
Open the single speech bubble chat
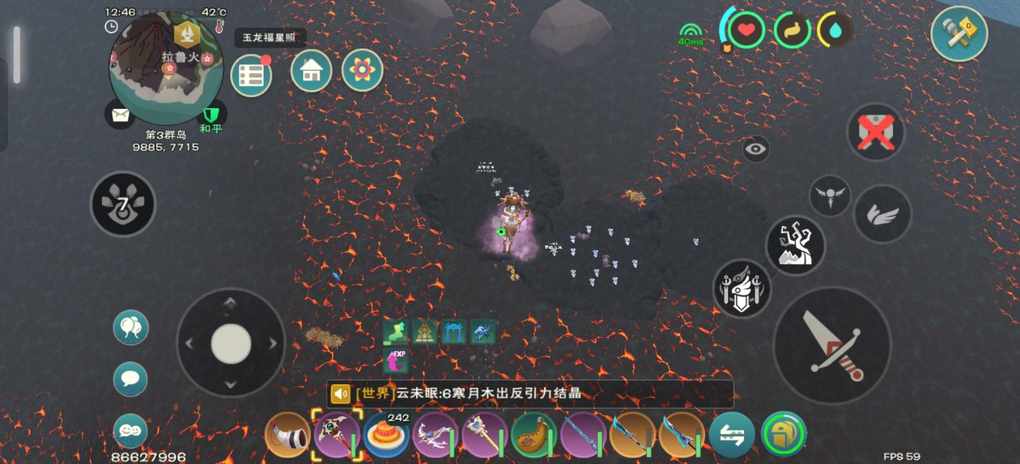[x=131, y=379]
